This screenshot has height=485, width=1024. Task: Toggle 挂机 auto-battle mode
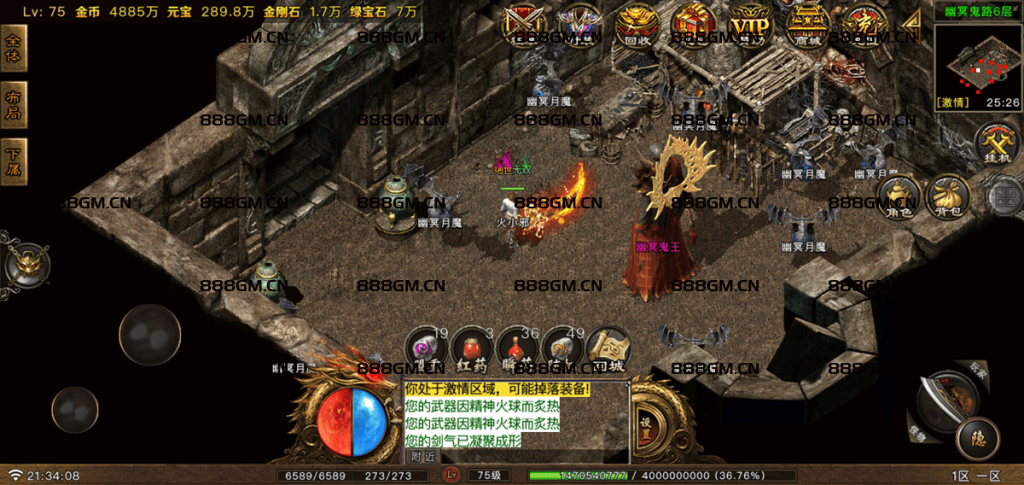[x=996, y=144]
